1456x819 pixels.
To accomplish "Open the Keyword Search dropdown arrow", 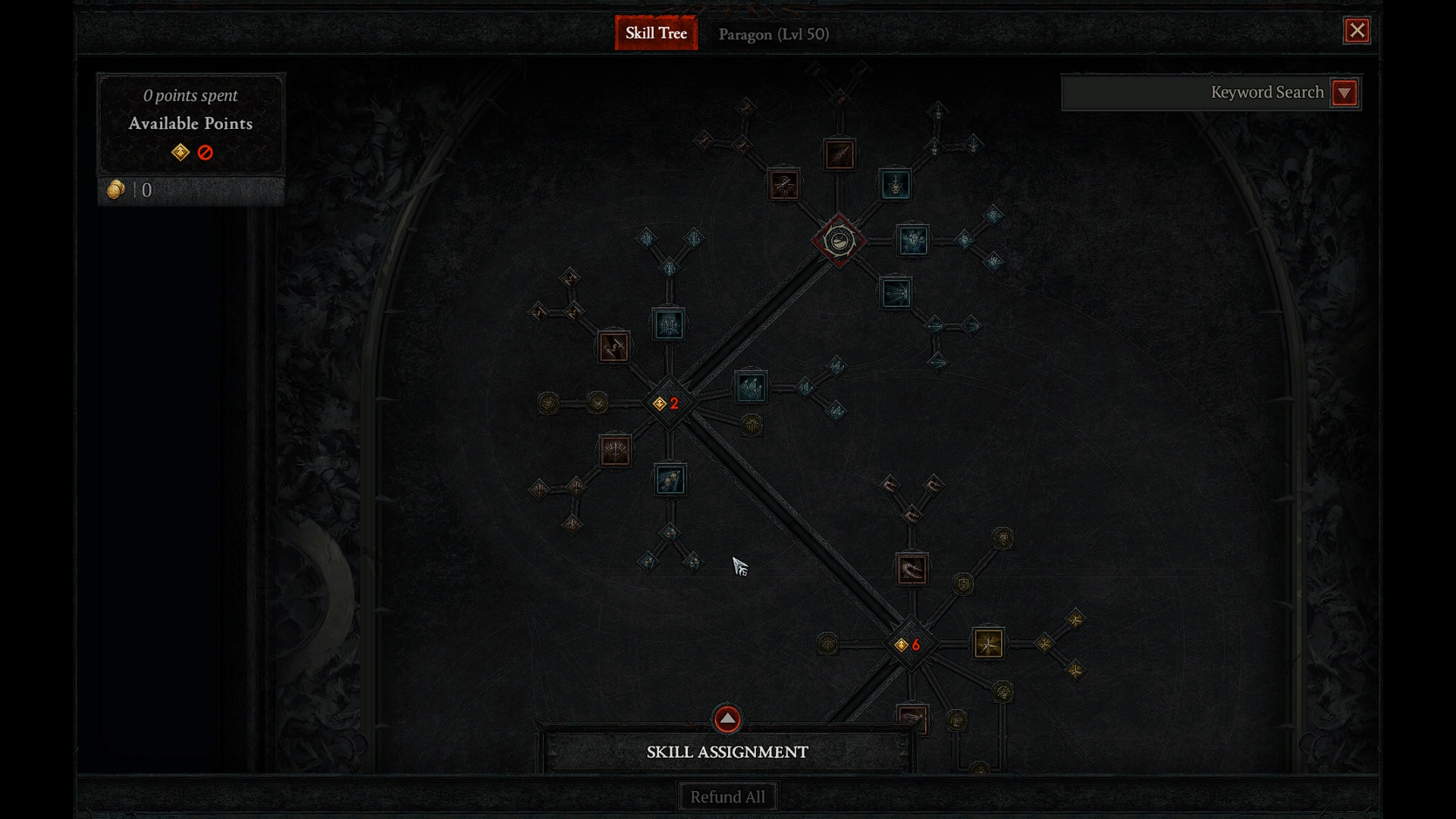I will click(x=1345, y=93).
